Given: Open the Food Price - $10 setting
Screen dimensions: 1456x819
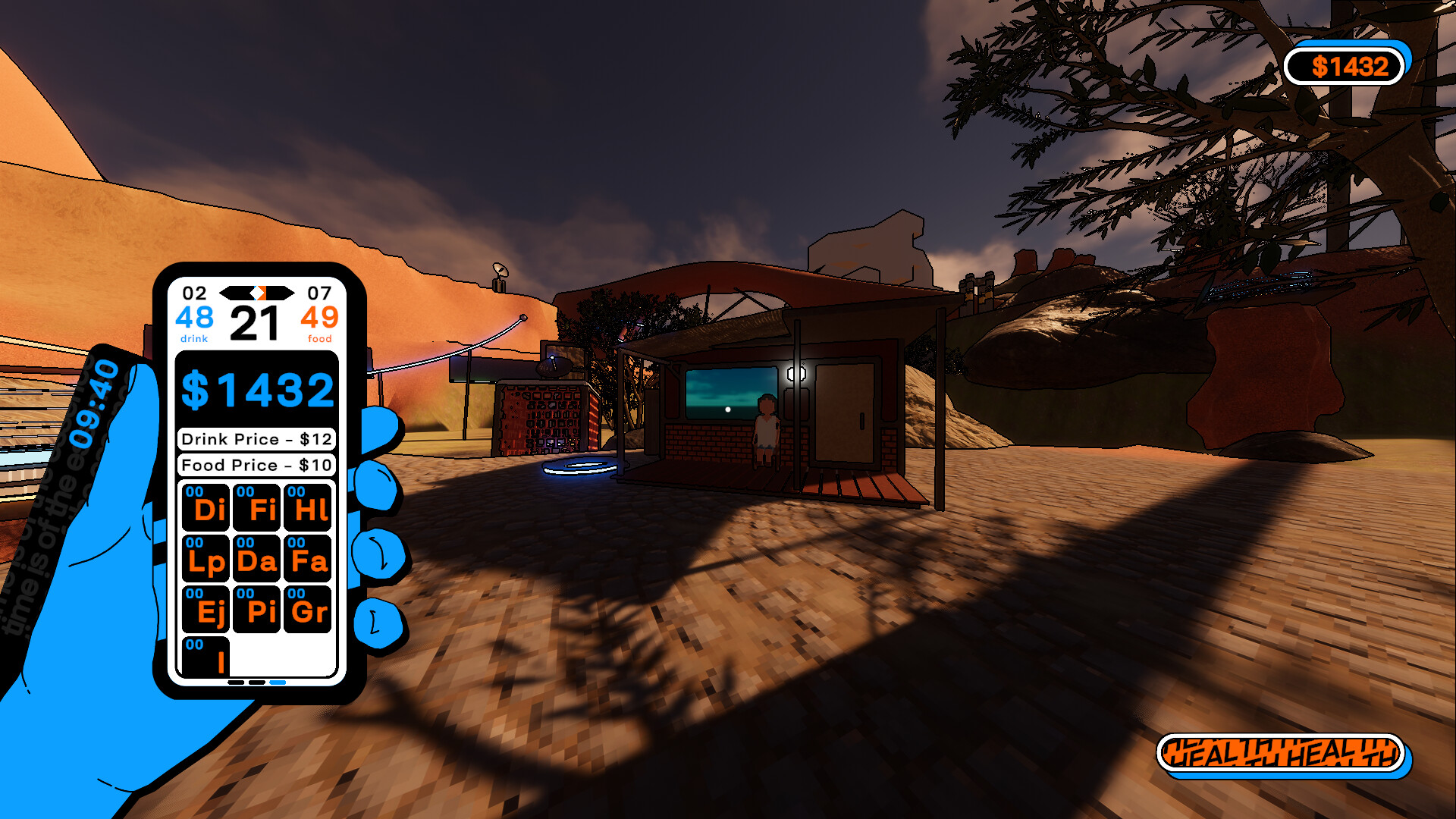Looking at the screenshot, I should 256,466.
